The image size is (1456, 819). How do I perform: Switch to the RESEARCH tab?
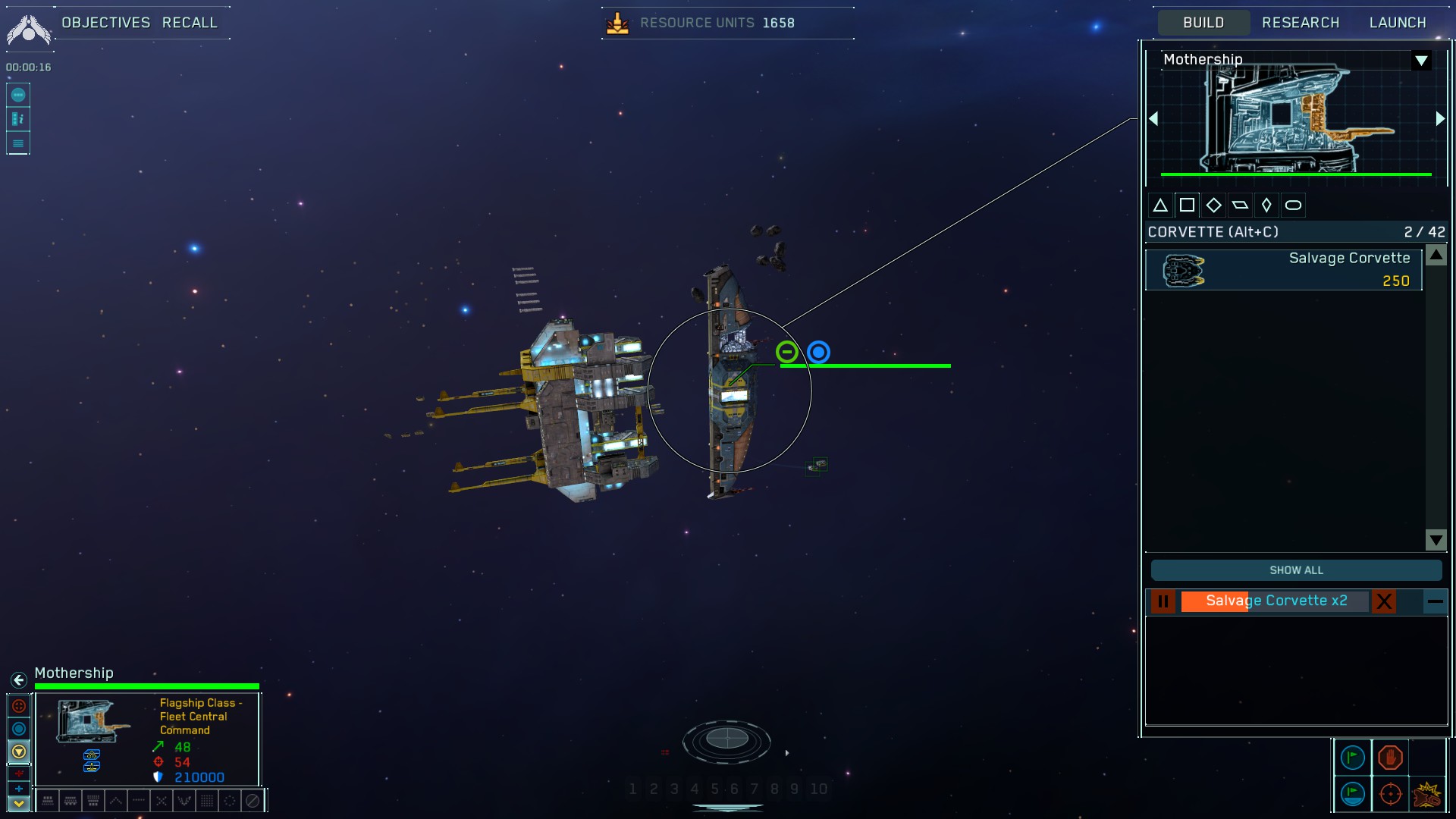(1301, 22)
